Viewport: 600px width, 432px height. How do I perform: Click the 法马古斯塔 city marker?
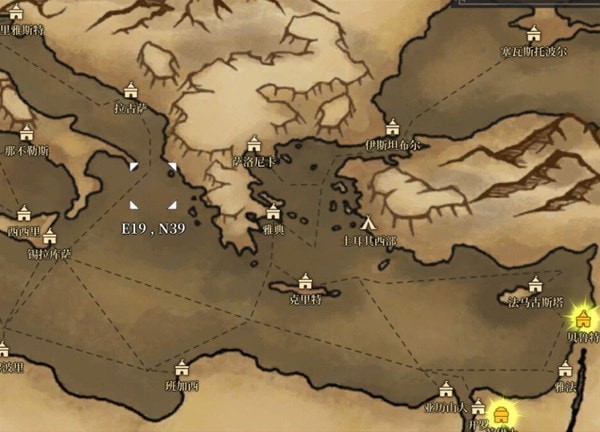(535, 284)
